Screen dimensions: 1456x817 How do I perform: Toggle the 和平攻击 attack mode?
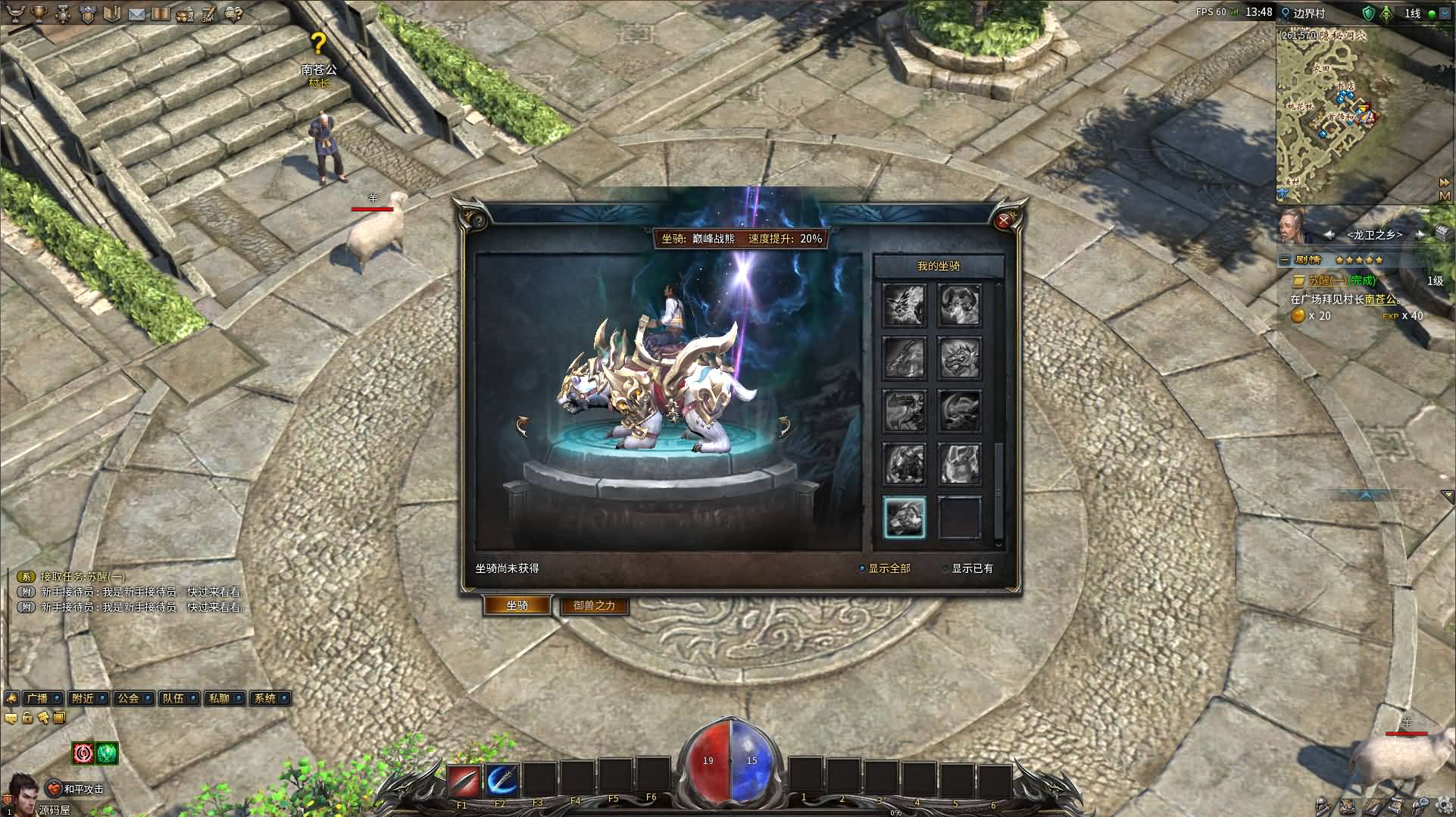pyautogui.click(x=76, y=789)
